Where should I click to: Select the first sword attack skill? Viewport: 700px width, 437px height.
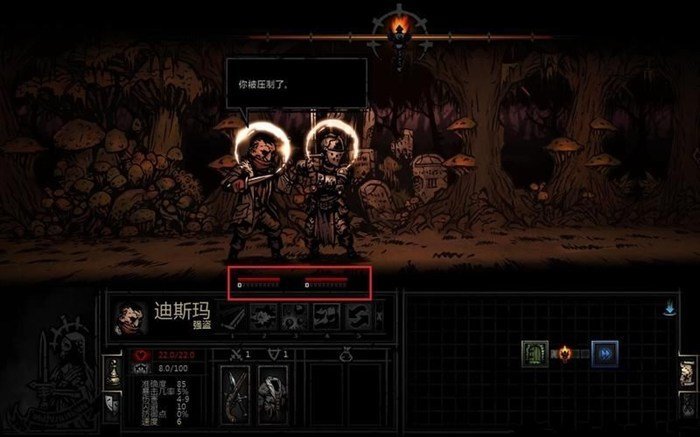point(233,317)
